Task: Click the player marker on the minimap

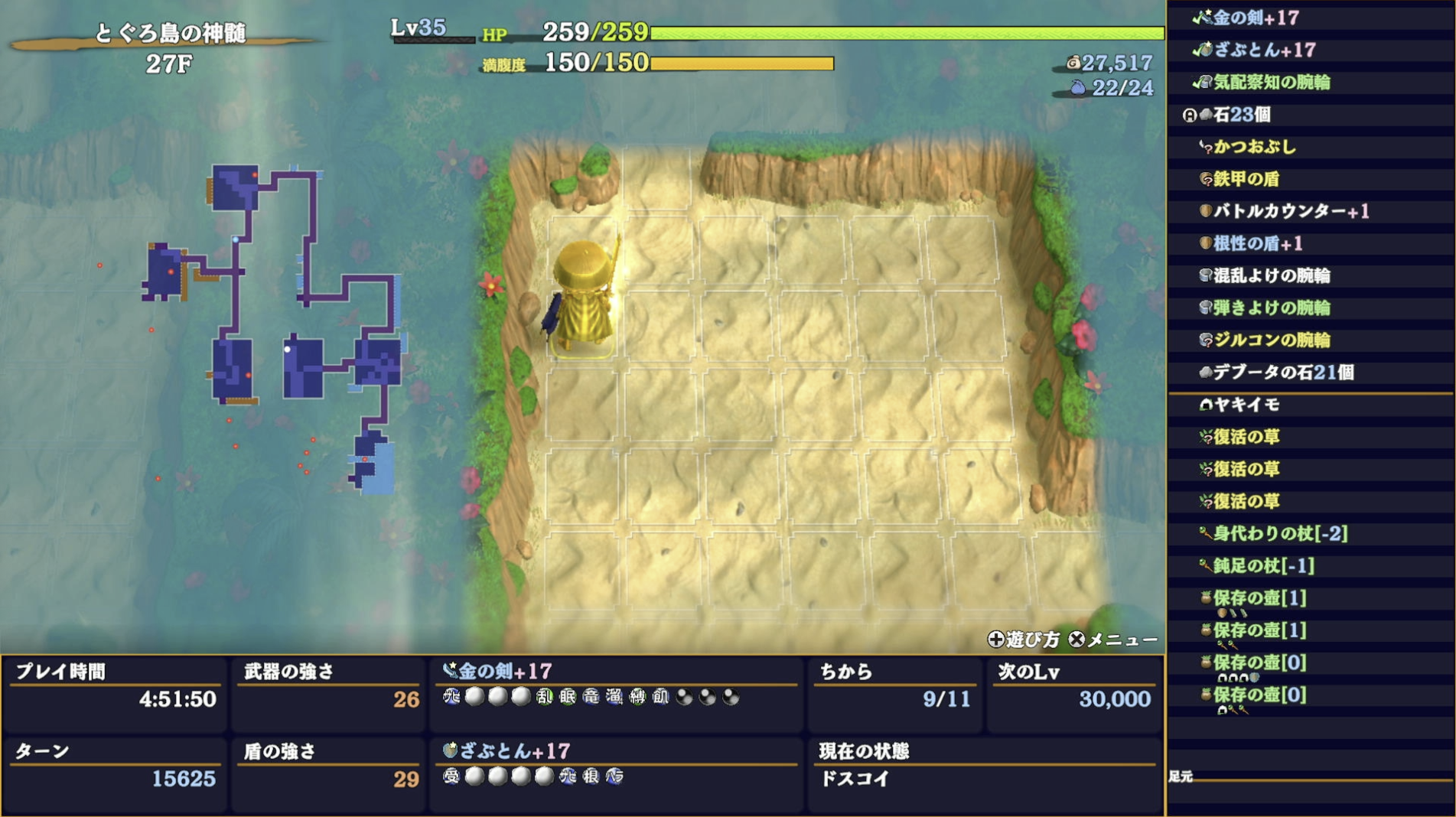Action: [289, 349]
